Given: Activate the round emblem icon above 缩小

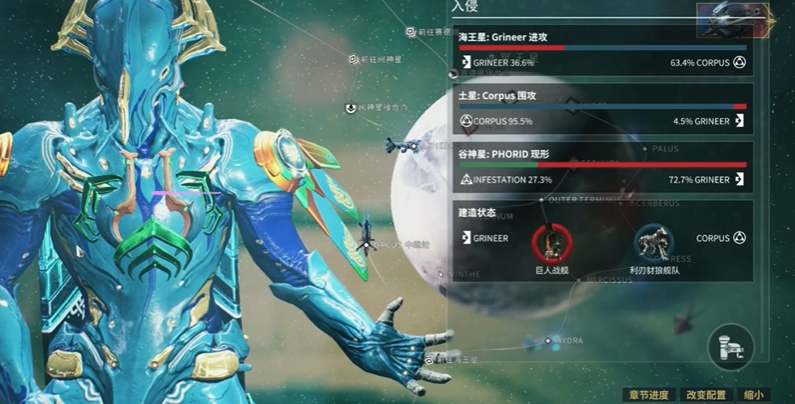Looking at the screenshot, I should coord(731,346).
